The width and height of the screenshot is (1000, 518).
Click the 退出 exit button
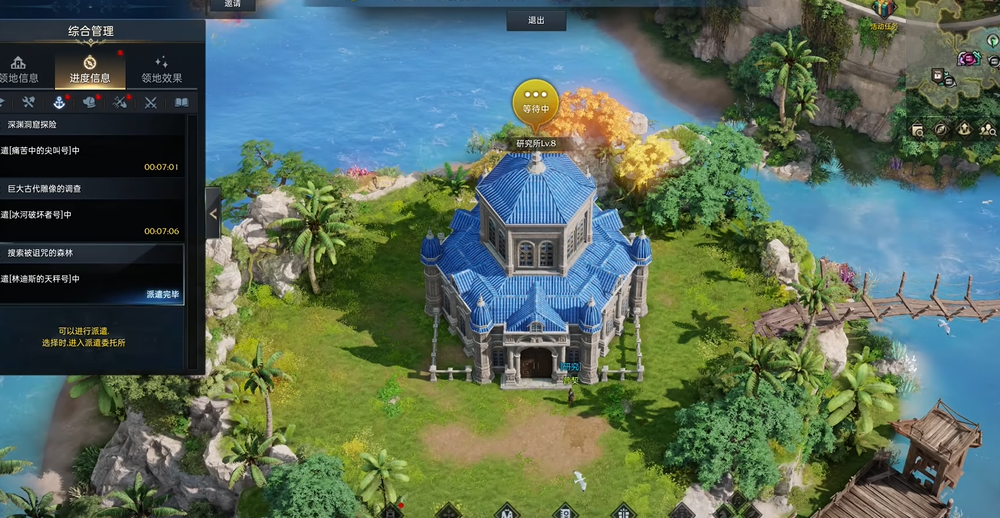[536, 20]
